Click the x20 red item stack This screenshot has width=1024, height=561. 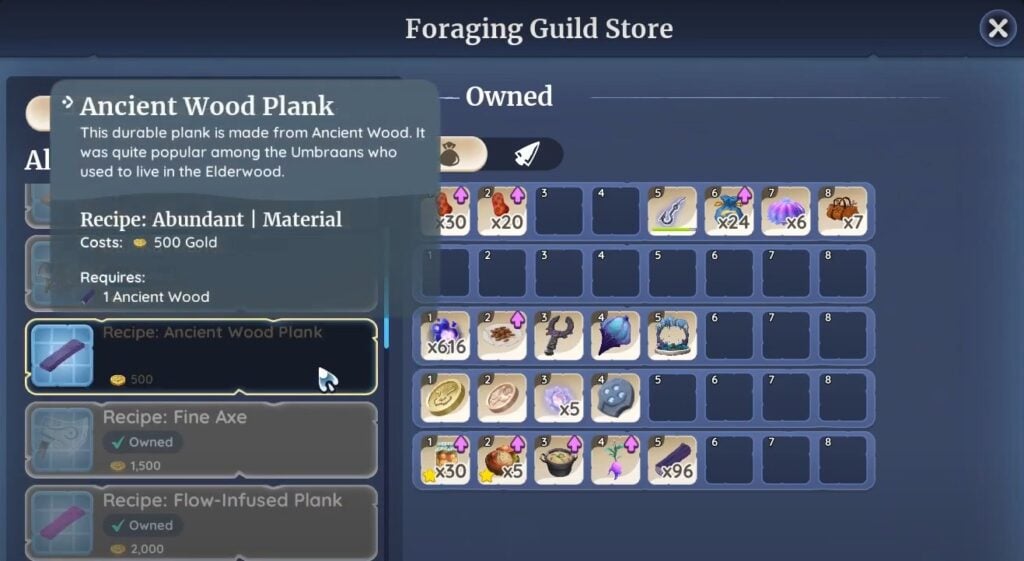click(x=501, y=211)
